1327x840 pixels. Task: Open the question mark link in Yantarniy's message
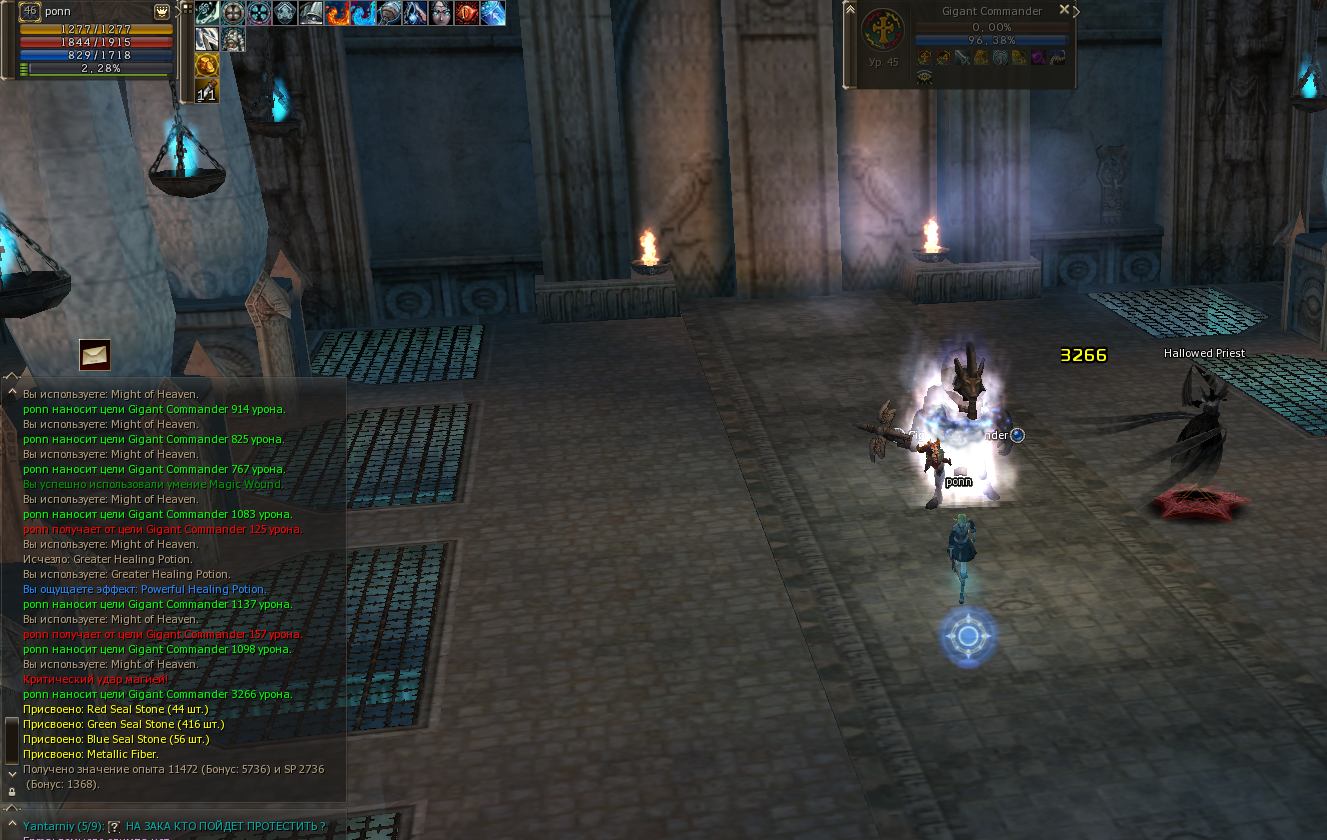coord(114,826)
